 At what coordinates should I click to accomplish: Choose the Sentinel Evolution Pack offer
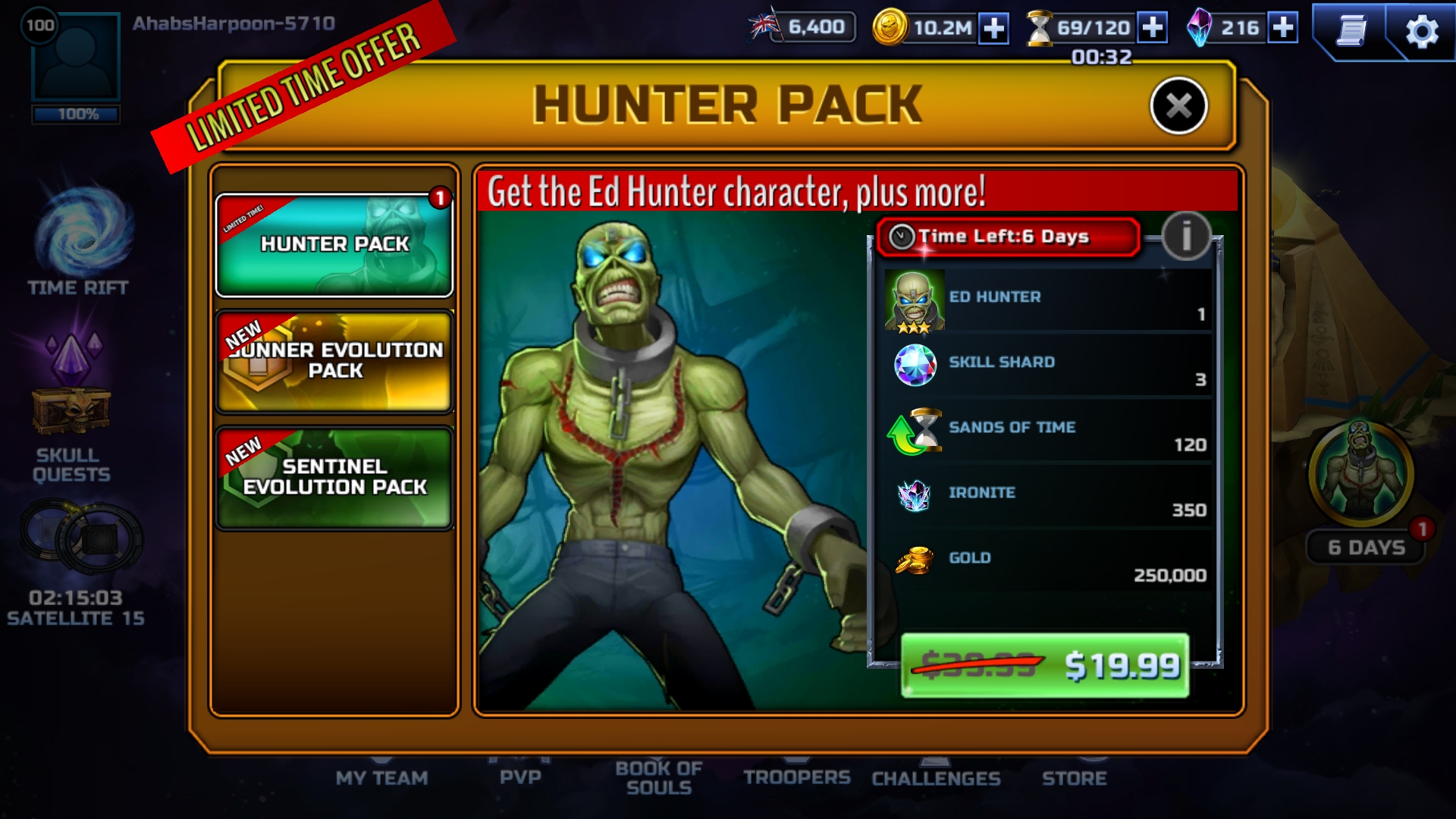[334, 478]
